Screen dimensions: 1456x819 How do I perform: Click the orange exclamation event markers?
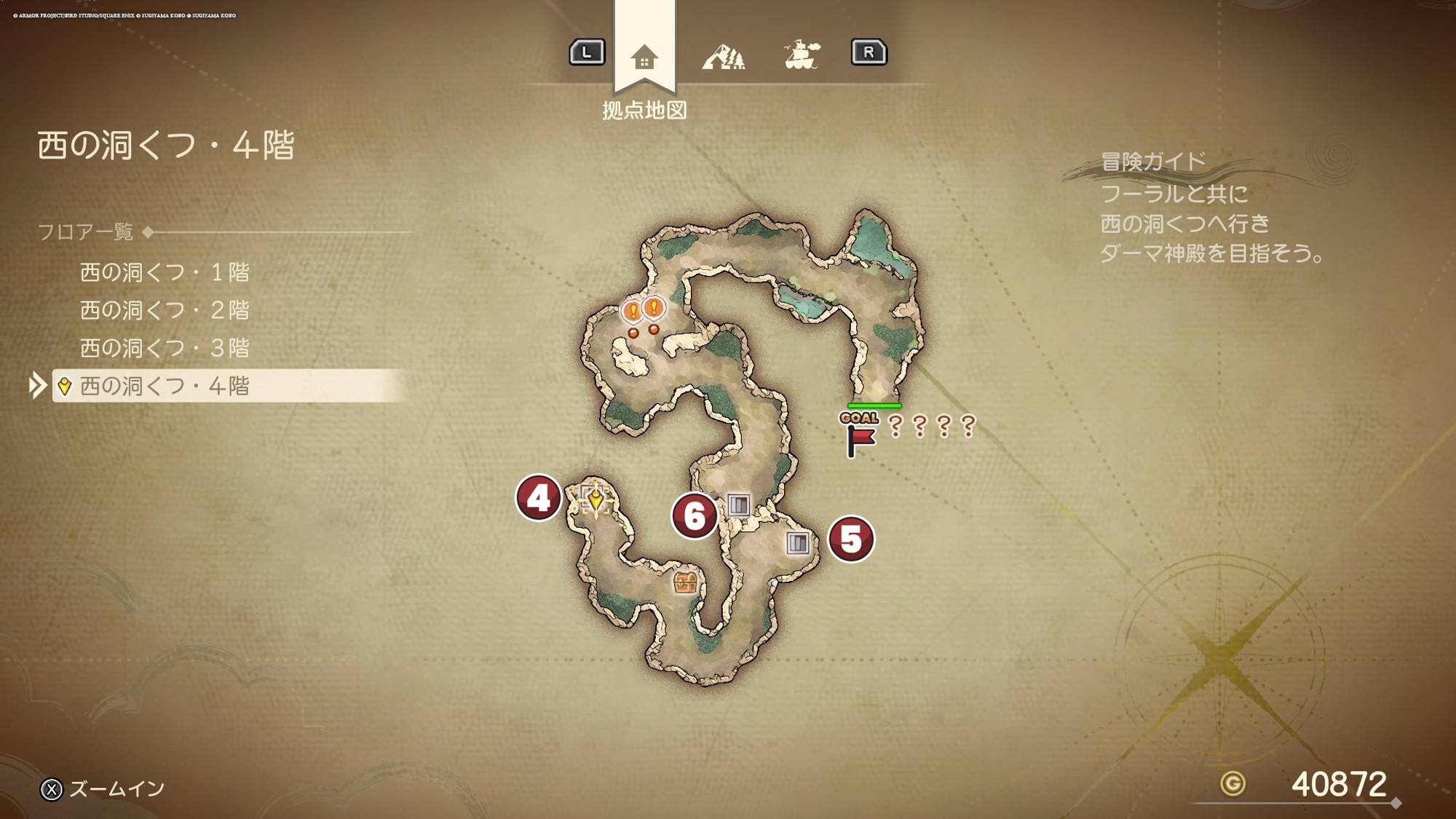click(644, 311)
